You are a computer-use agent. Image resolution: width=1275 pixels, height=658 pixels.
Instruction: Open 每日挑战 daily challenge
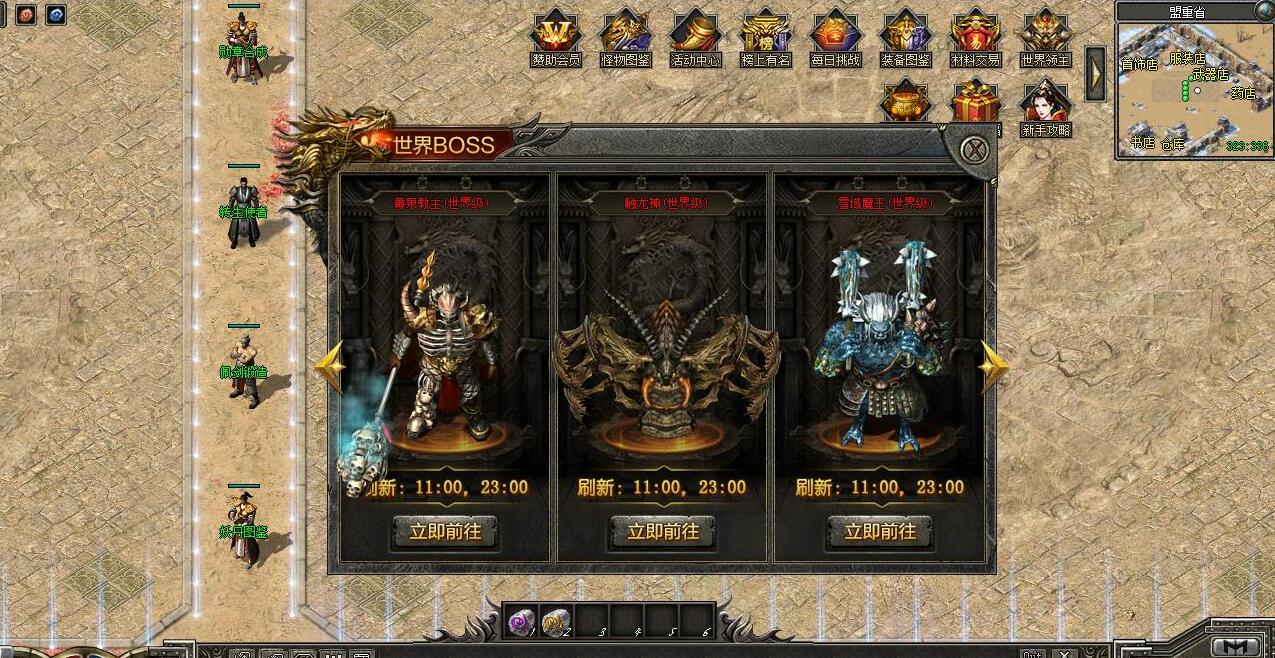click(x=835, y=36)
